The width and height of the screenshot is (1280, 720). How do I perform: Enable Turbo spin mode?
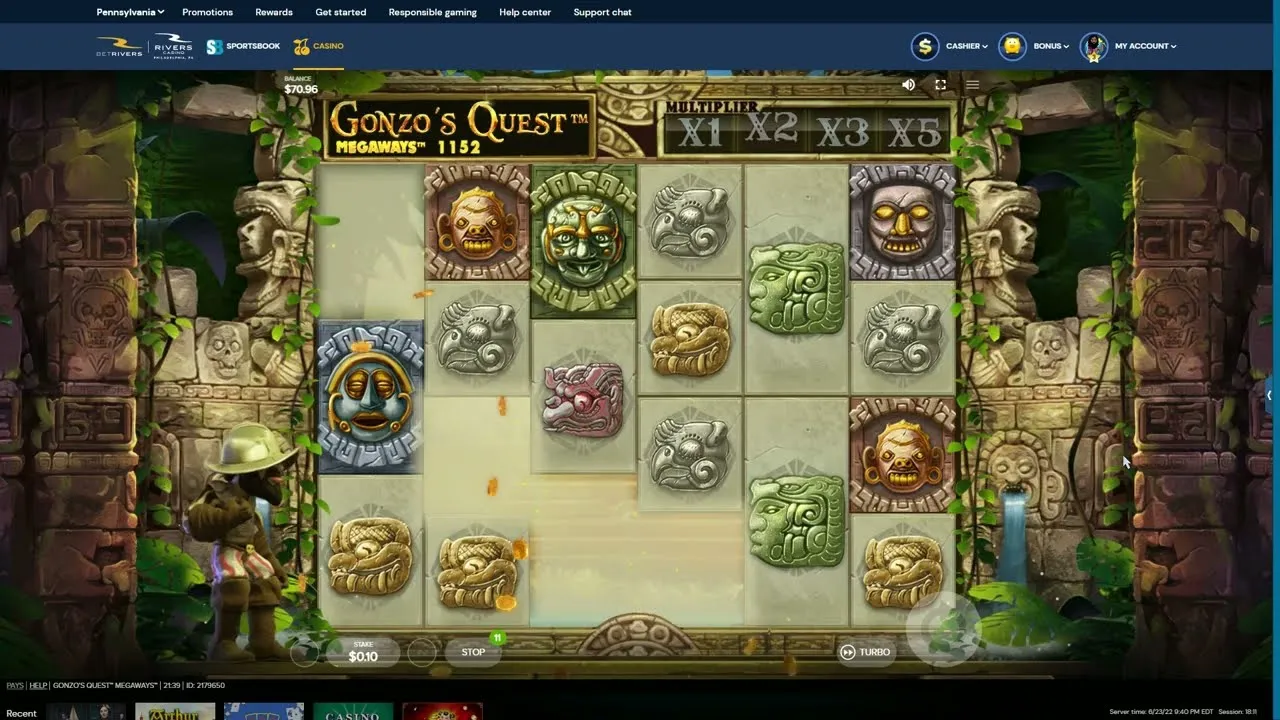tap(867, 651)
